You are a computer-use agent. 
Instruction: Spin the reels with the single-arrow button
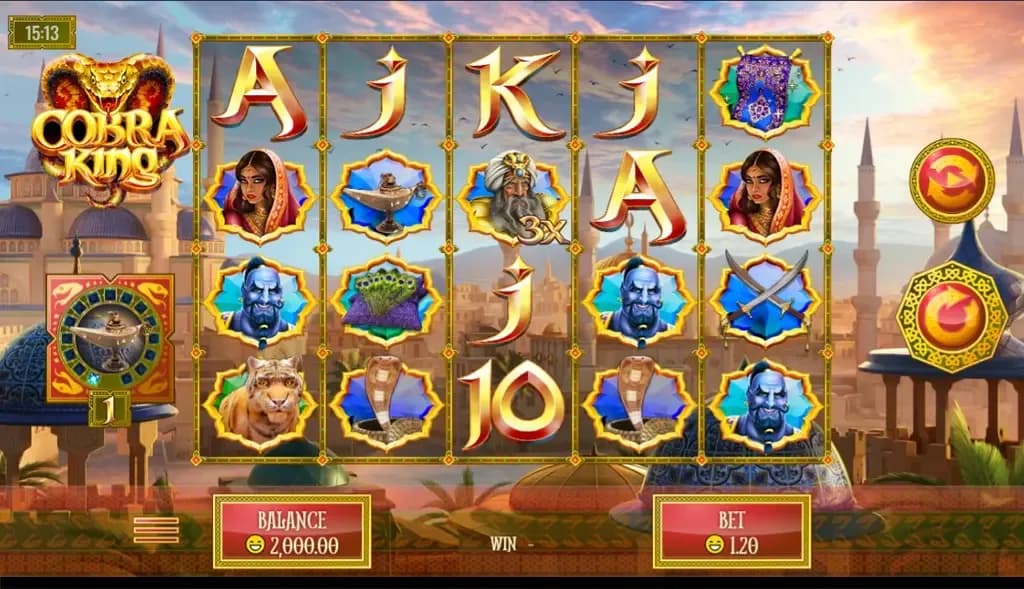(950, 318)
